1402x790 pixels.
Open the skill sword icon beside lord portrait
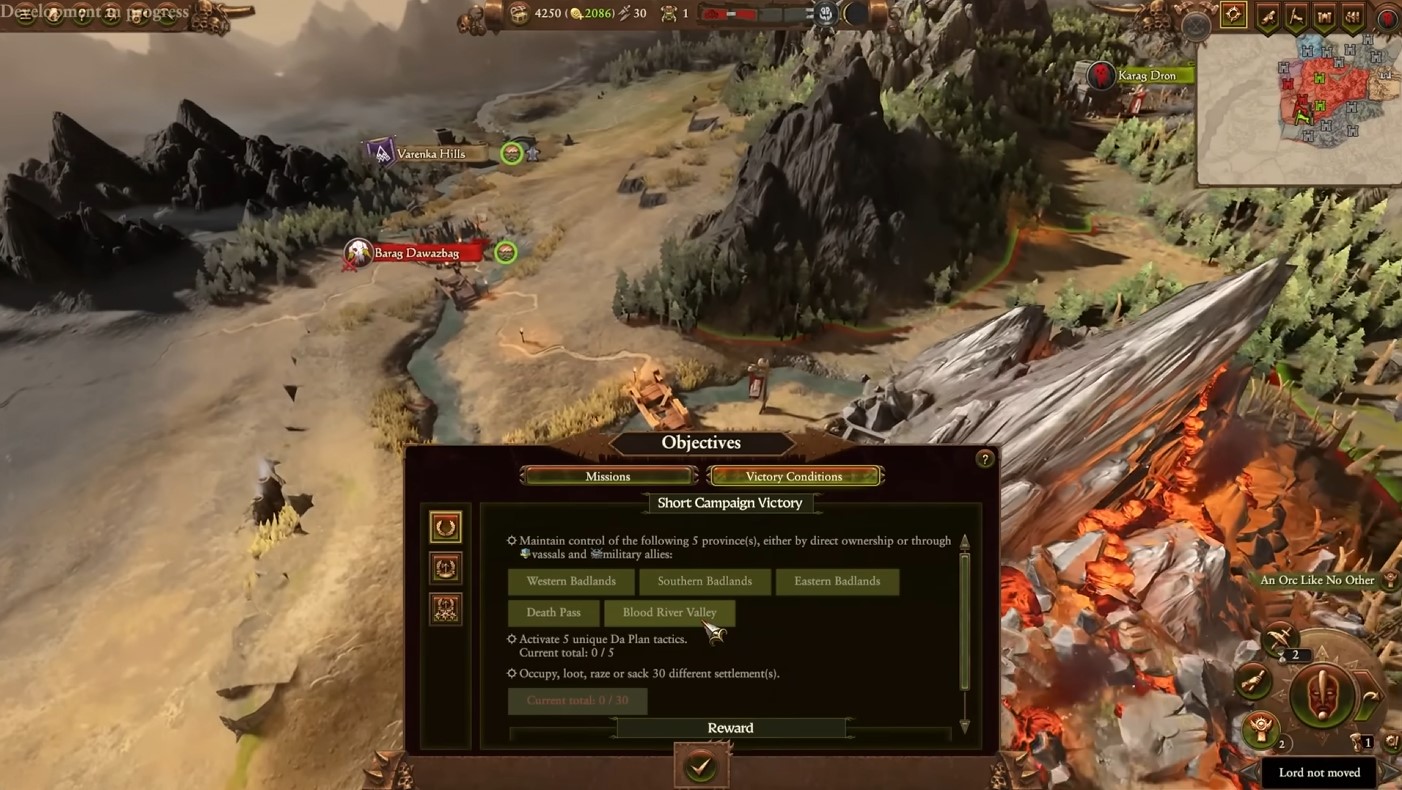coord(1279,639)
